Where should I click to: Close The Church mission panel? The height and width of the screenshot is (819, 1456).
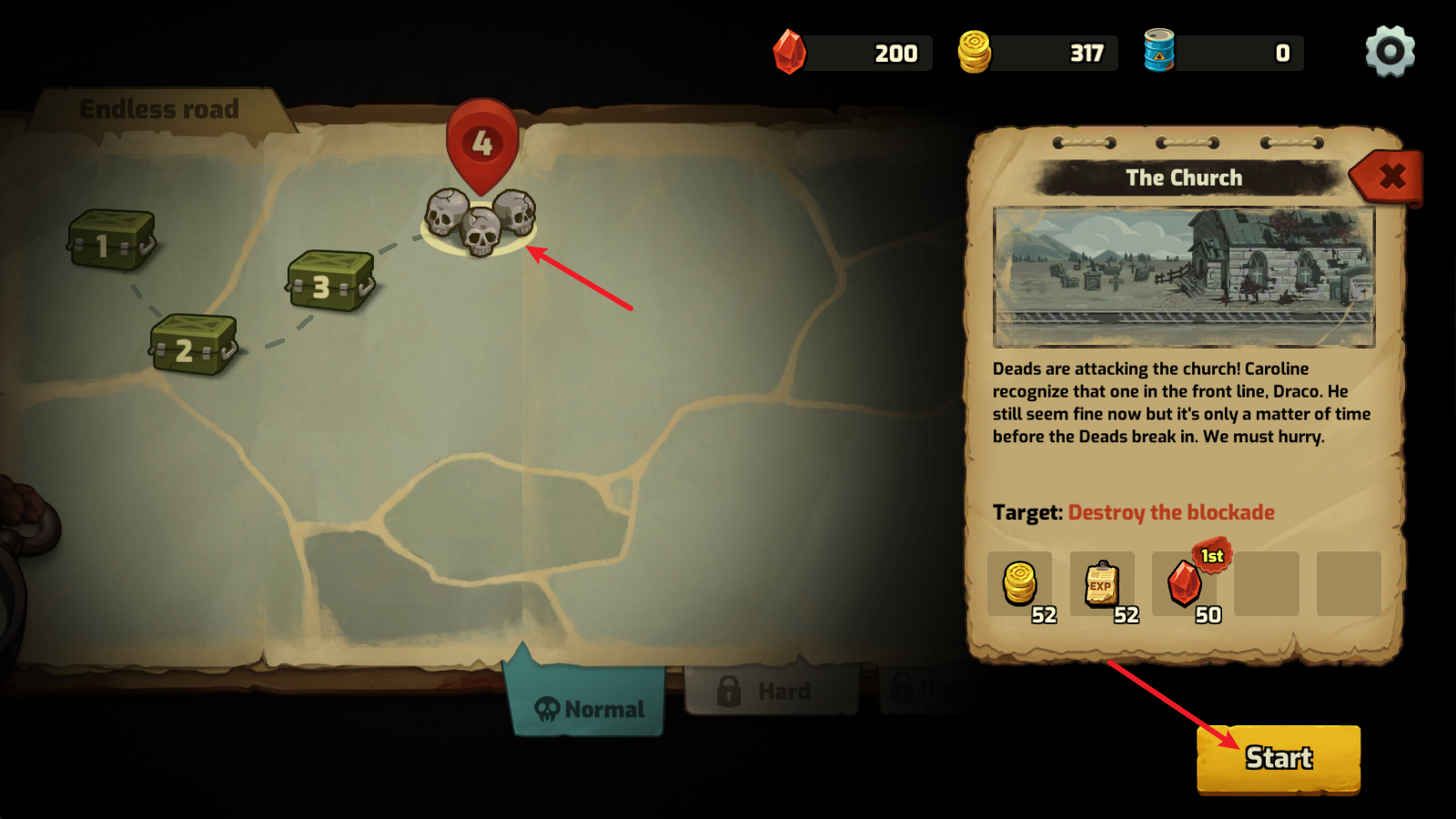pos(1390,176)
